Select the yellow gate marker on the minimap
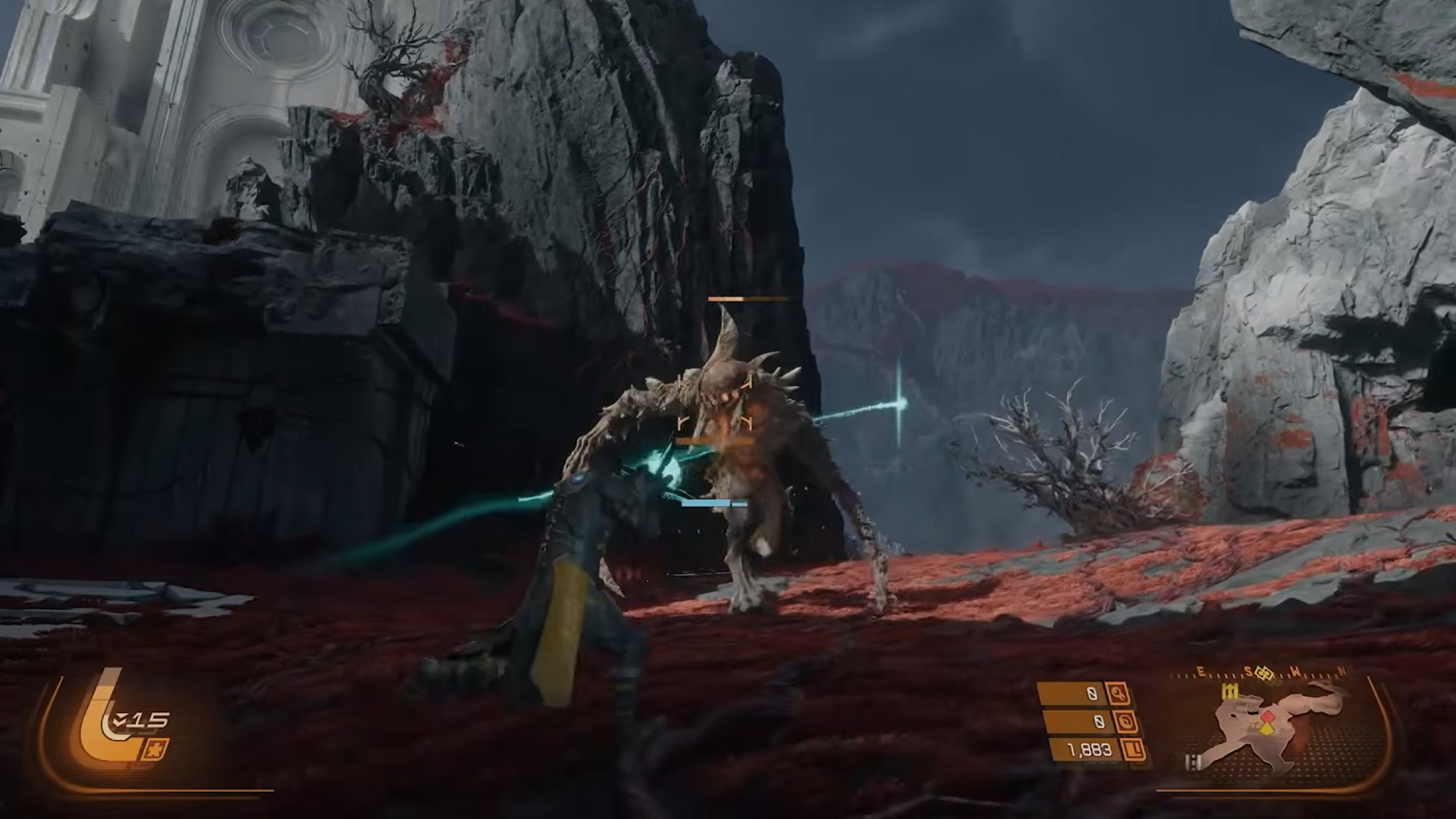This screenshot has width=1456, height=819. 1228,691
